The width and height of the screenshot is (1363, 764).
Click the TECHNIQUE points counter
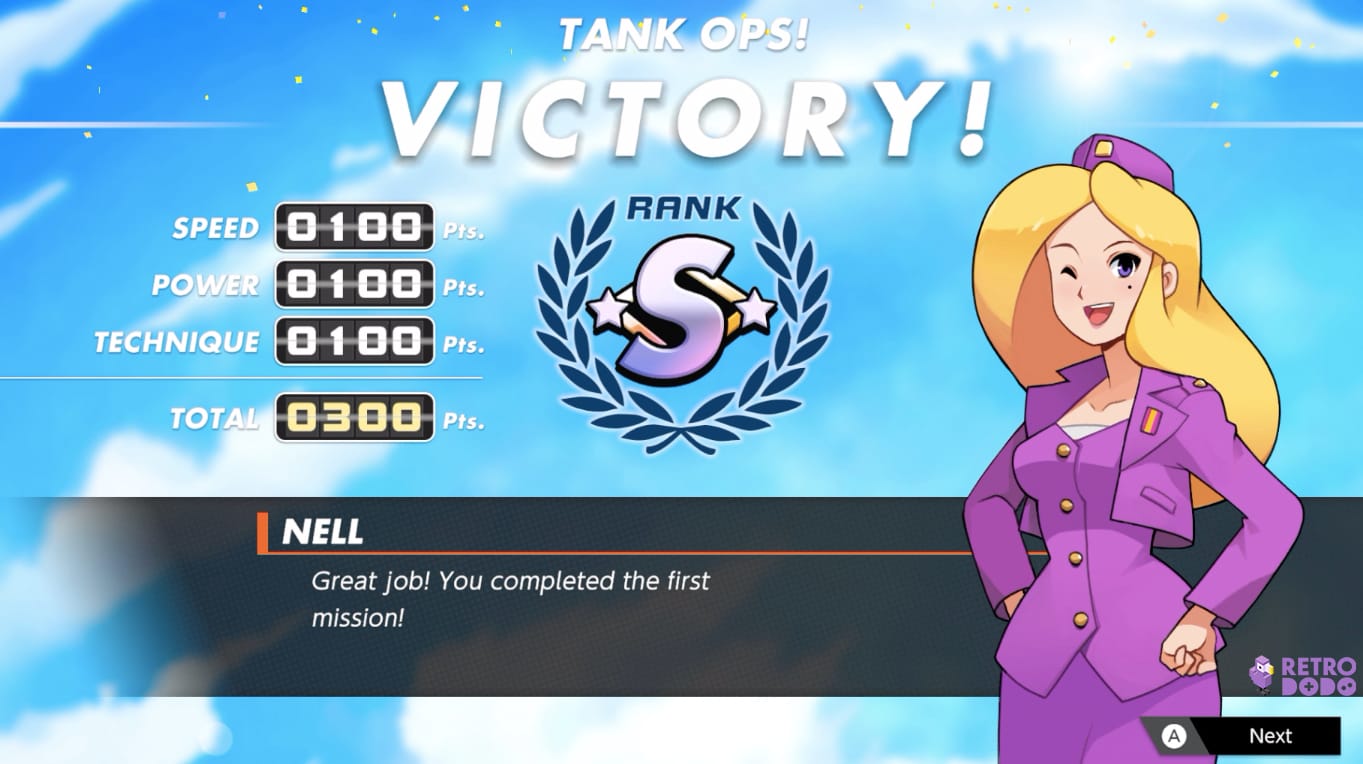click(x=354, y=342)
